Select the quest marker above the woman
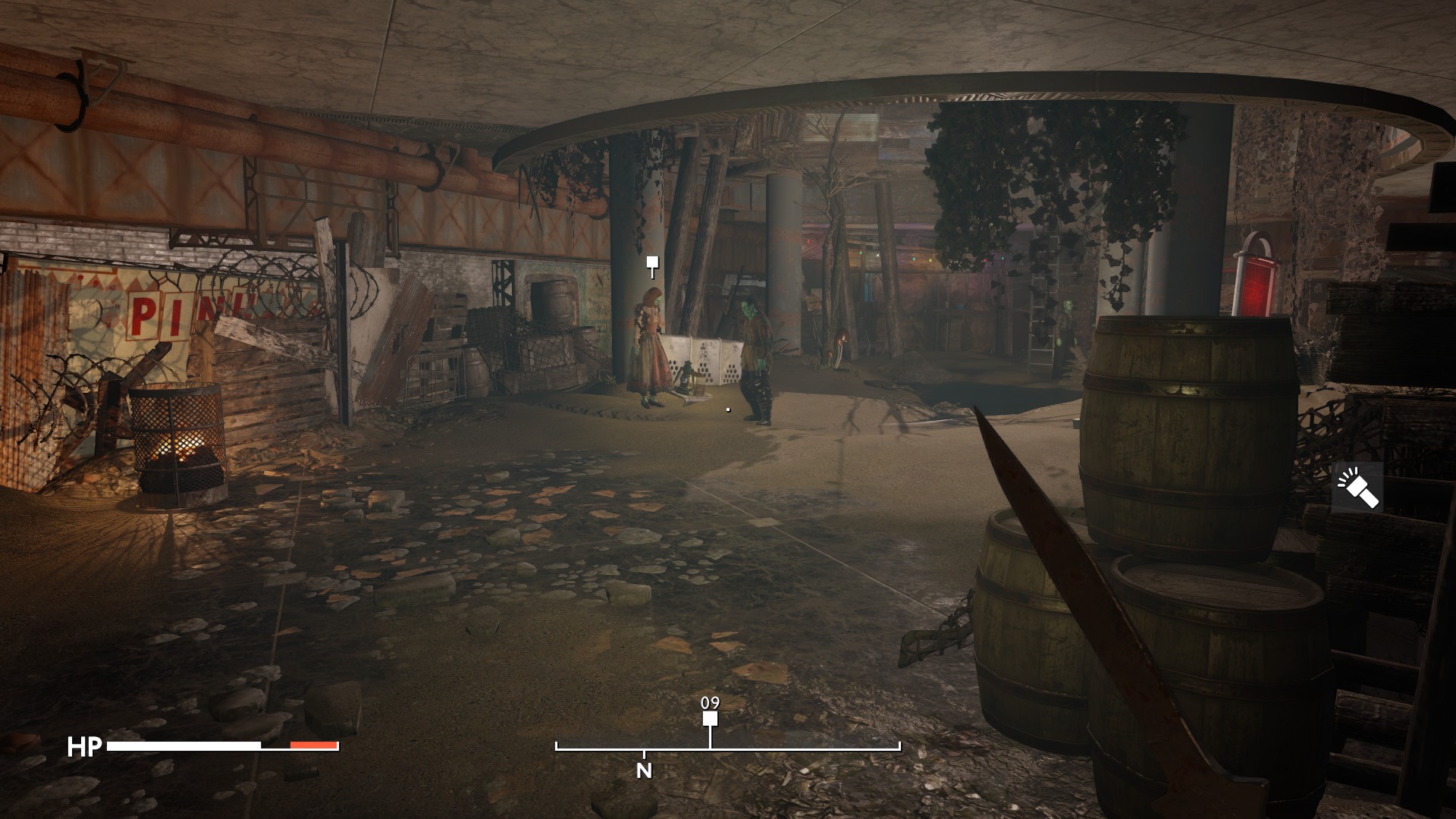Viewport: 1456px width, 819px height. 651,263
